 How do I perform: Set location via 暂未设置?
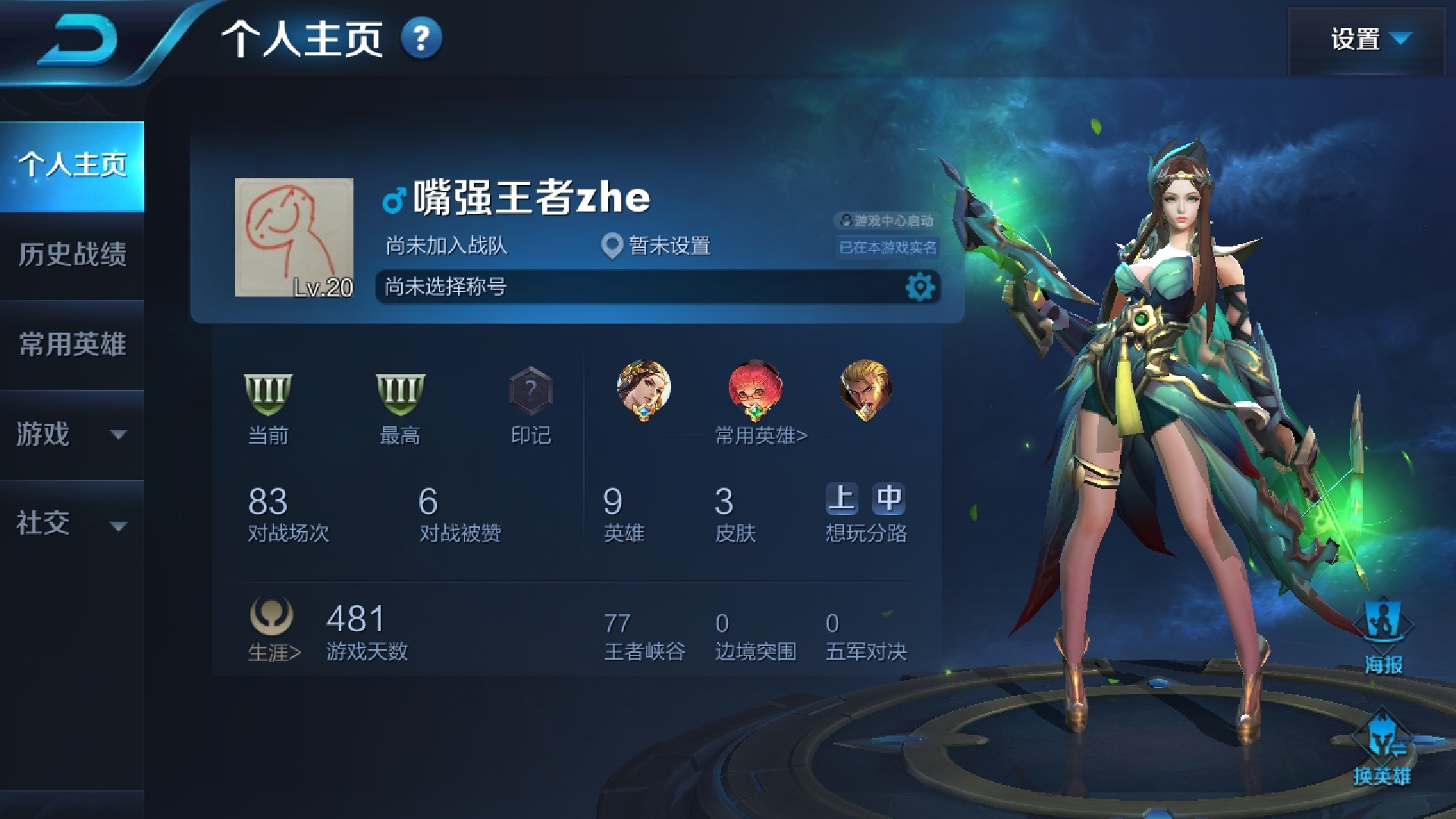657,246
